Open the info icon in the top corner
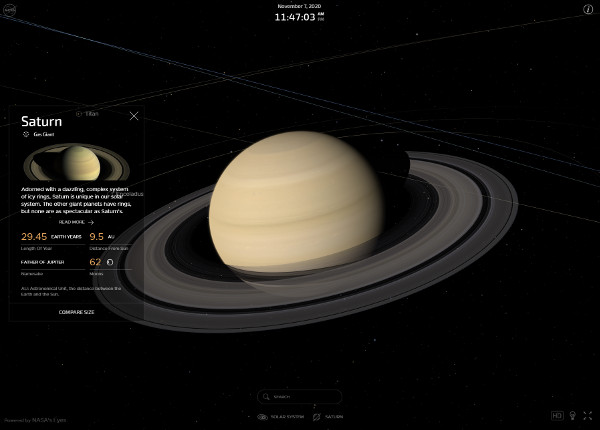The height and width of the screenshot is (430, 600). coord(588,9)
